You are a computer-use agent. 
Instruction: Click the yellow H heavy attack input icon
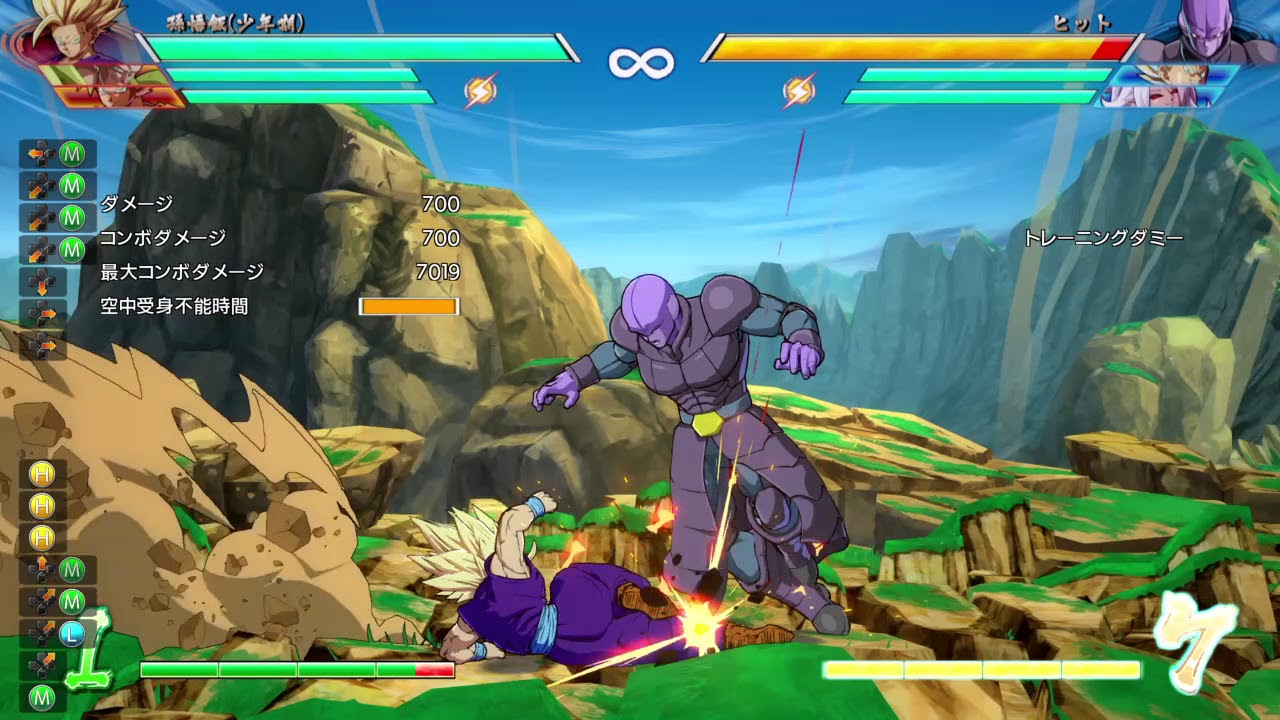pos(42,473)
